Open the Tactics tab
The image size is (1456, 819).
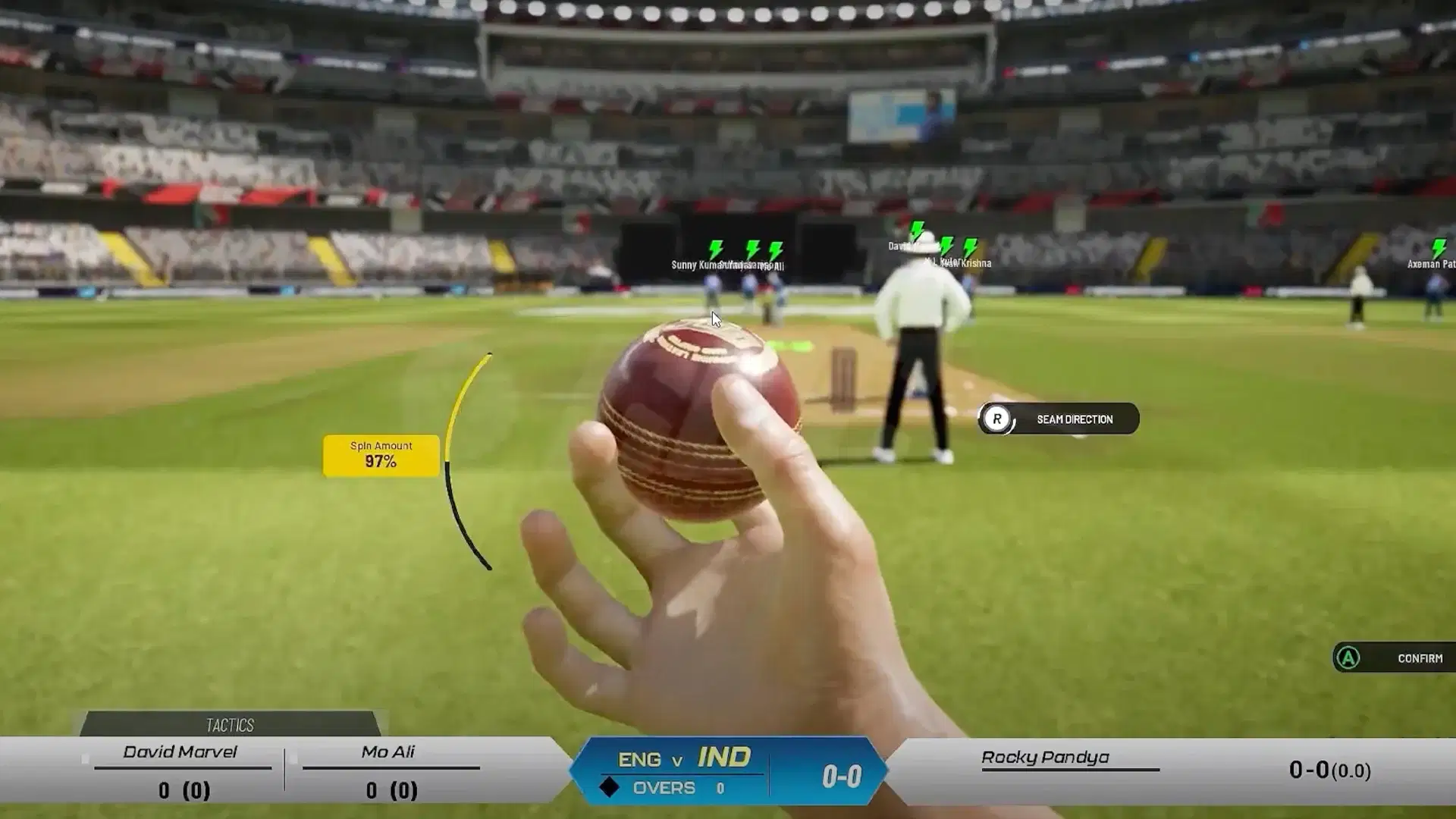[230, 725]
